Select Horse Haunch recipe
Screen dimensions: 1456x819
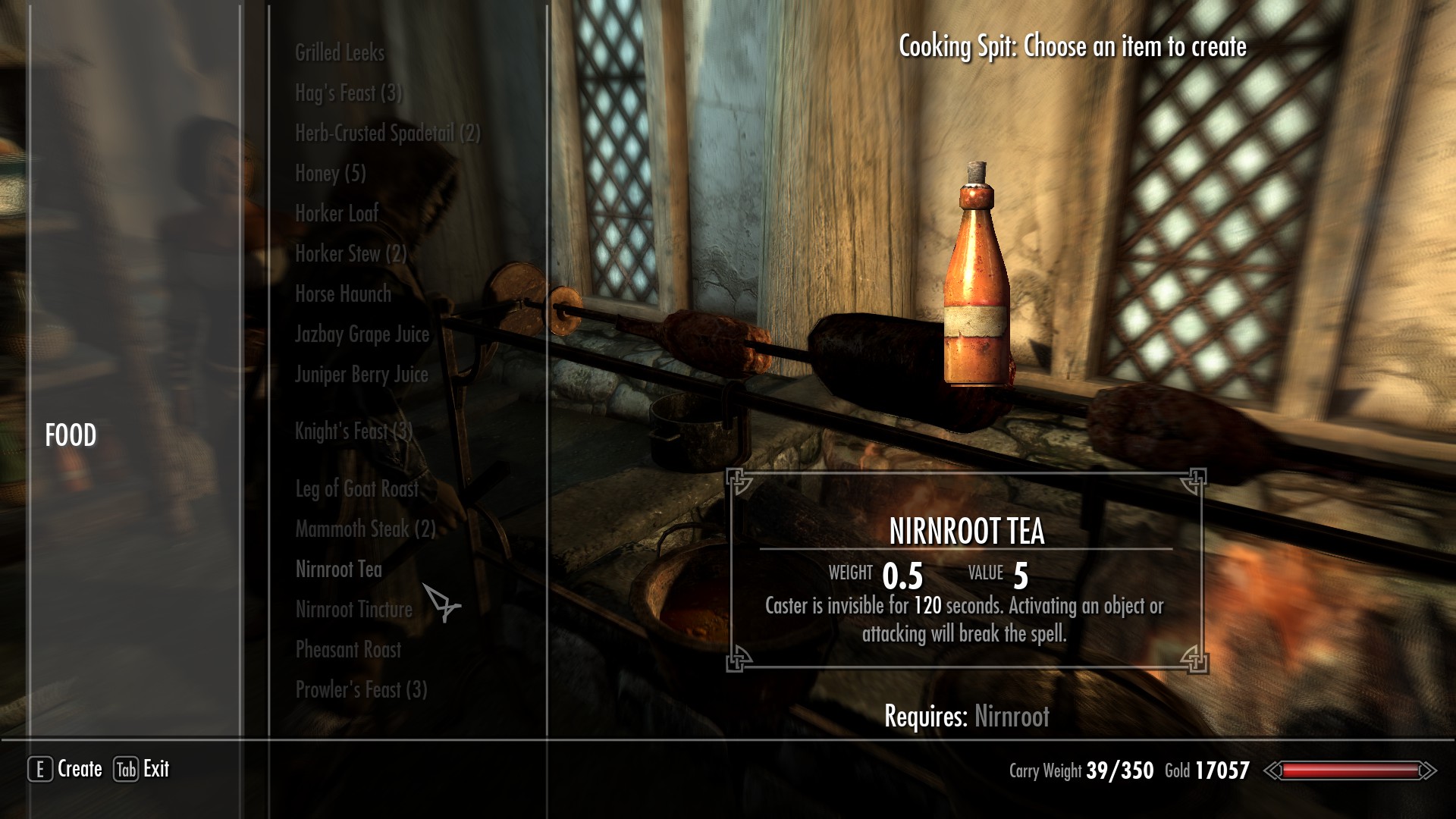[x=343, y=294]
